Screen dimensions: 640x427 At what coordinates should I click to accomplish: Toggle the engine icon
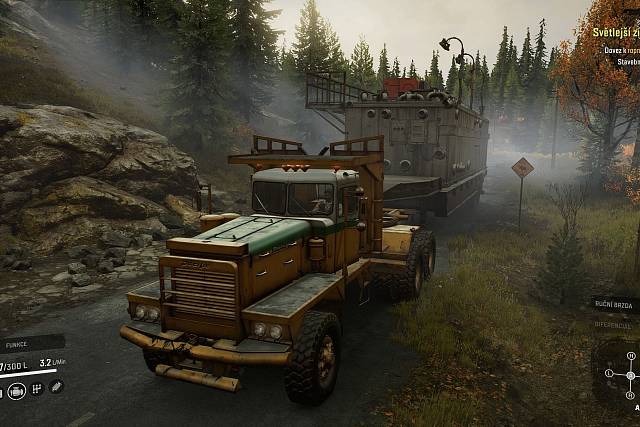pyautogui.click(x=16, y=391)
